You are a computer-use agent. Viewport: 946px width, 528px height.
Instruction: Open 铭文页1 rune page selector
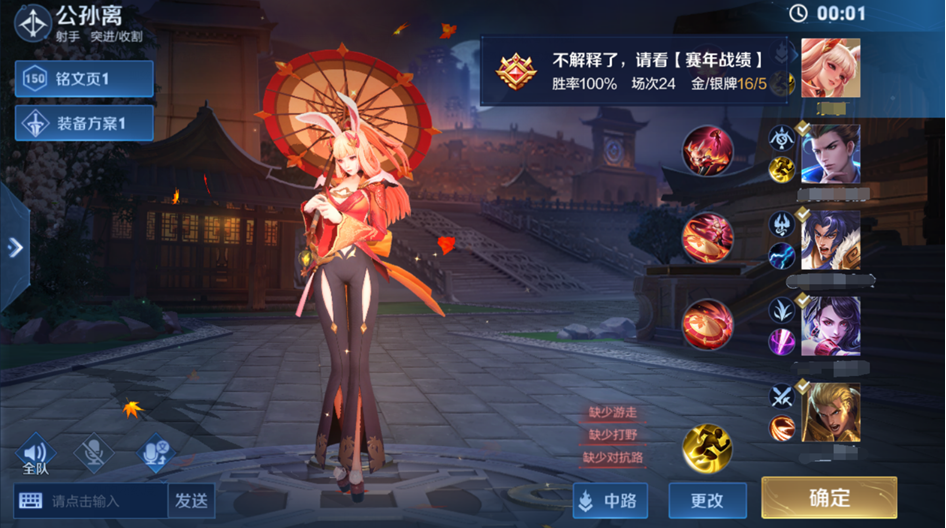(84, 79)
